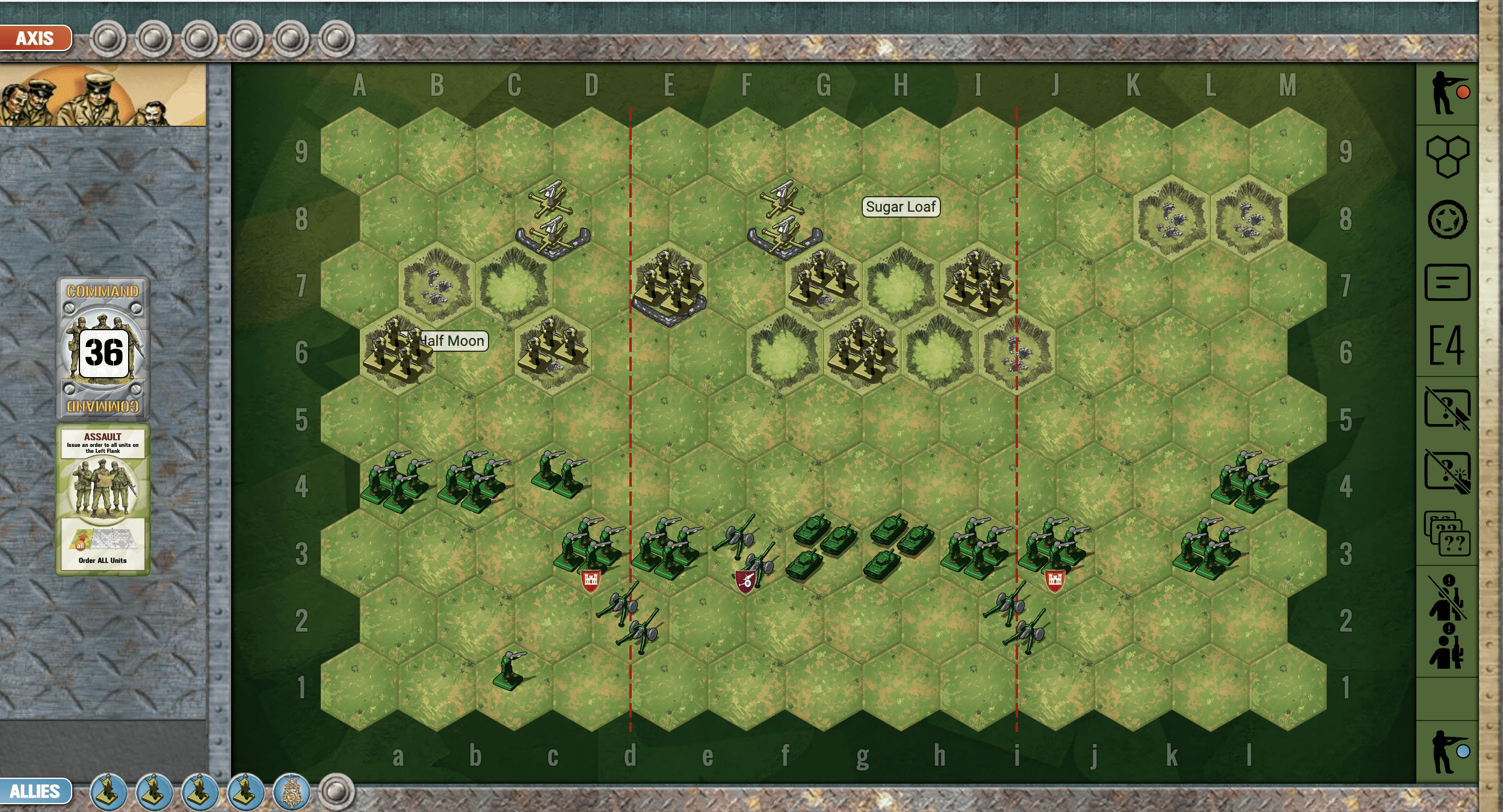The width and height of the screenshot is (1503, 812).
Task: Click the crossed-out question card with tap-hand icon
Action: pos(1447,472)
